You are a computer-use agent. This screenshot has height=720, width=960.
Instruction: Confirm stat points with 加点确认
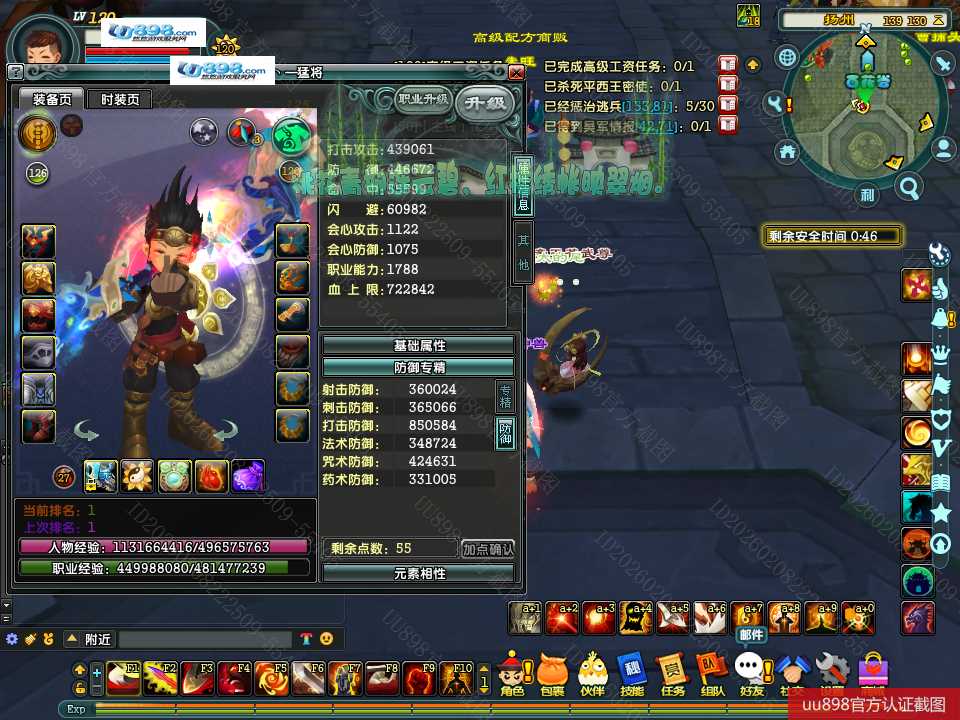pos(488,549)
